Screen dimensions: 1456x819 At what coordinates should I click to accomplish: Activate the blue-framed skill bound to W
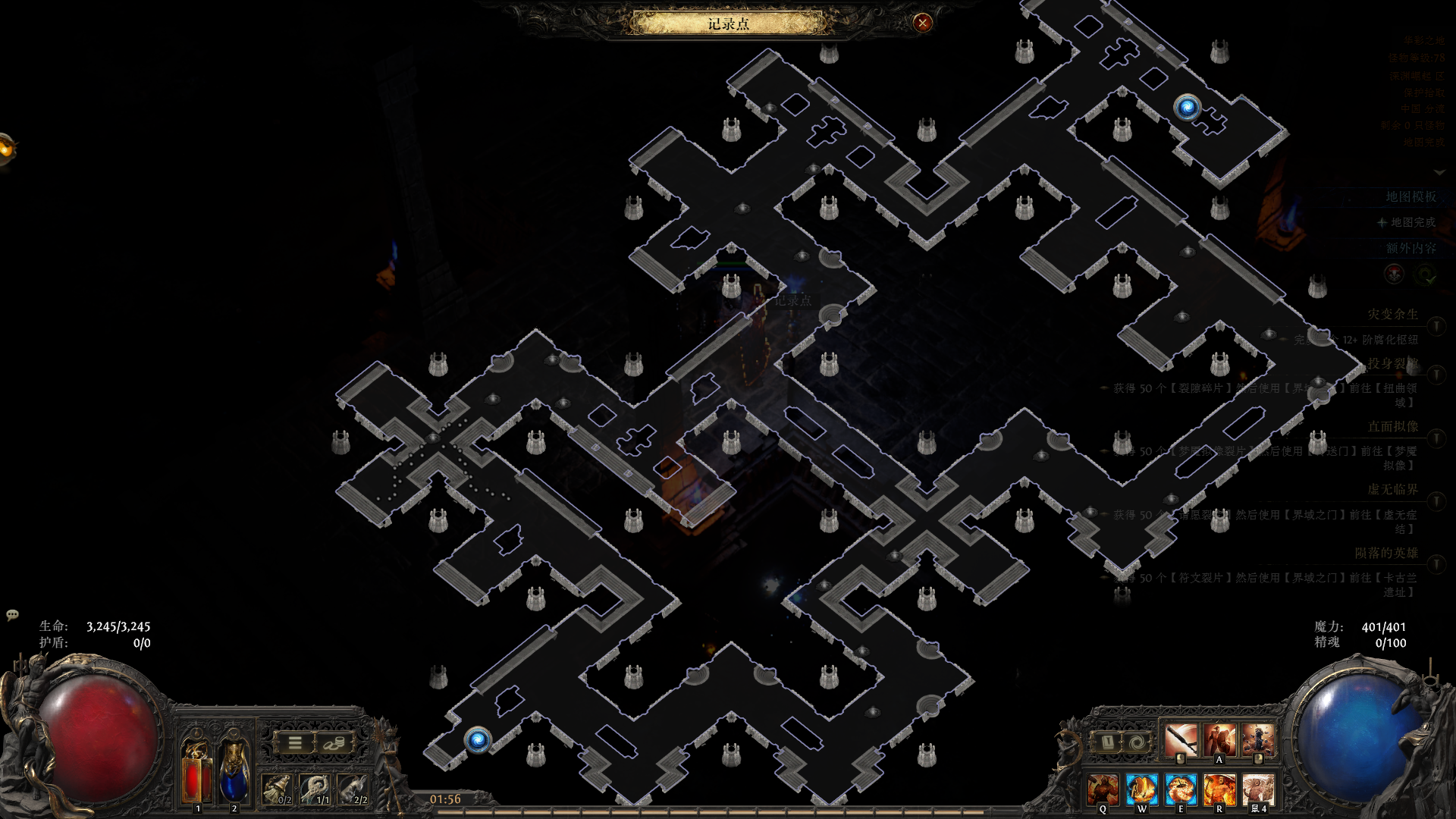[x=1141, y=789]
